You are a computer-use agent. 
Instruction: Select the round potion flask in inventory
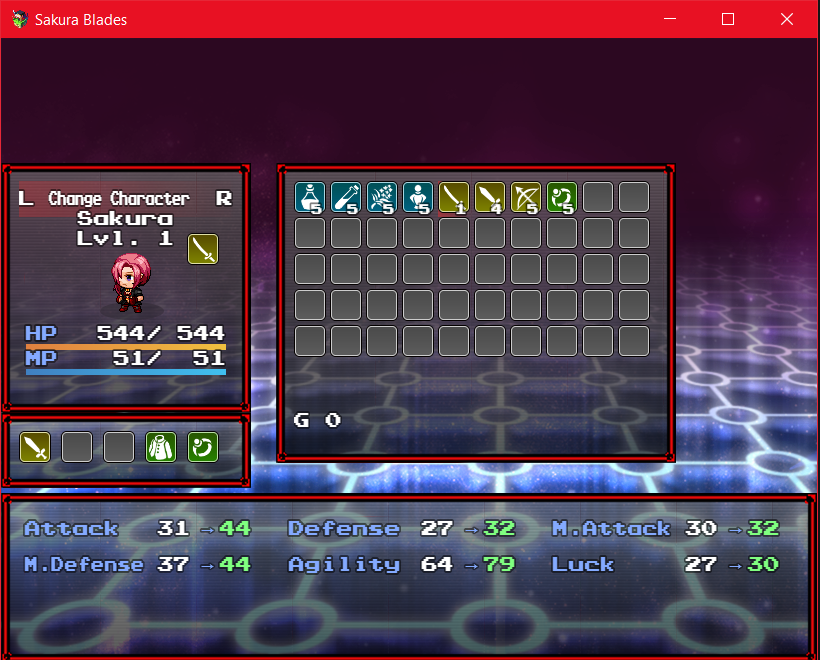click(310, 197)
